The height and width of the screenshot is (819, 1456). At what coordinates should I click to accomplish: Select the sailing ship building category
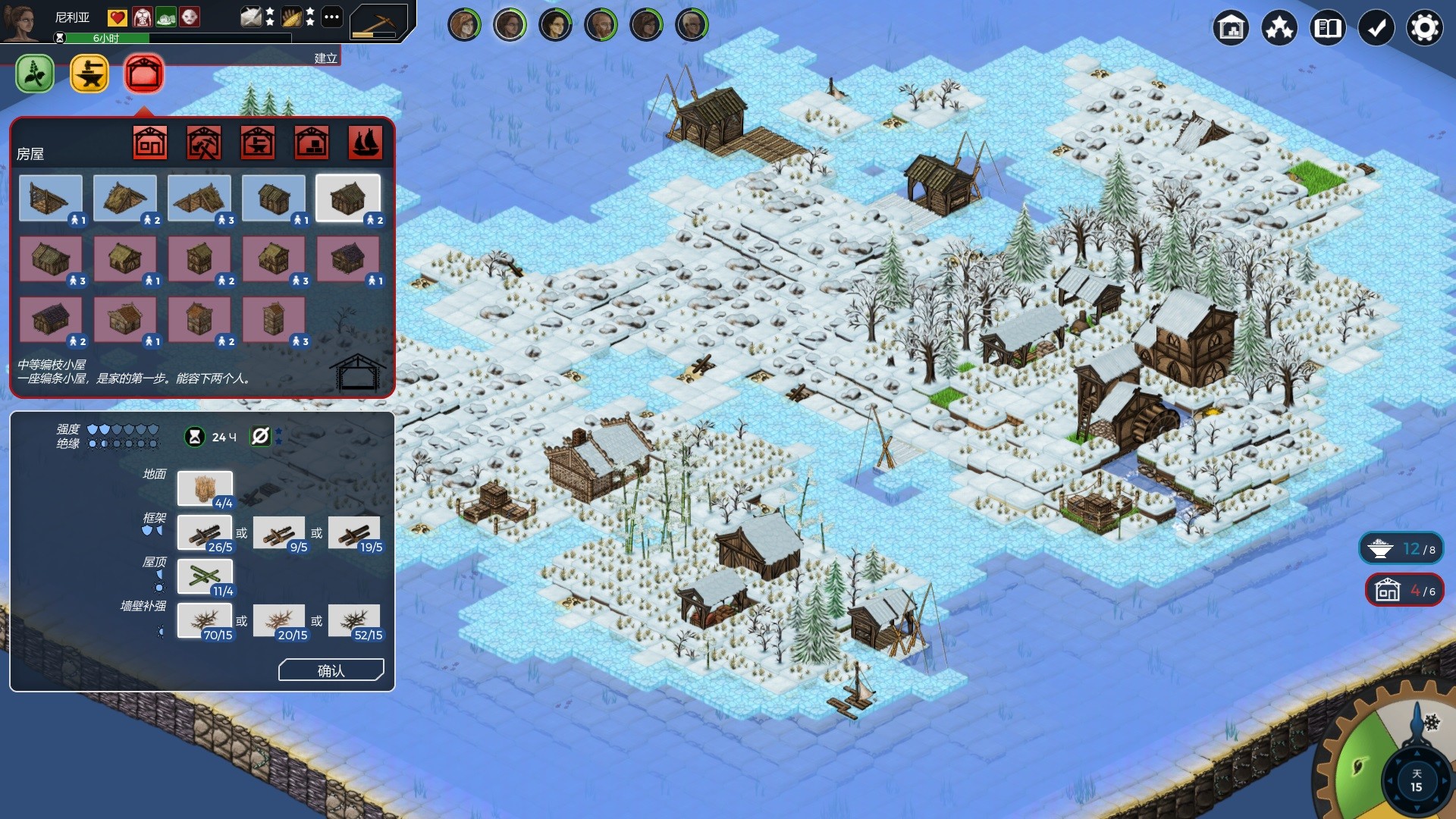pyautogui.click(x=365, y=143)
